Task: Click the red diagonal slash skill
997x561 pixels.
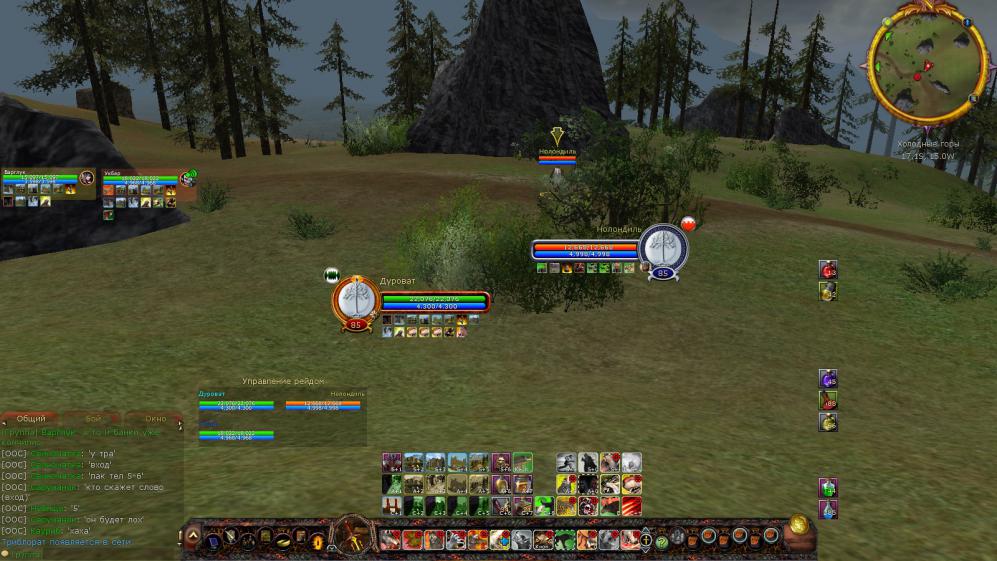Action: (x=632, y=506)
